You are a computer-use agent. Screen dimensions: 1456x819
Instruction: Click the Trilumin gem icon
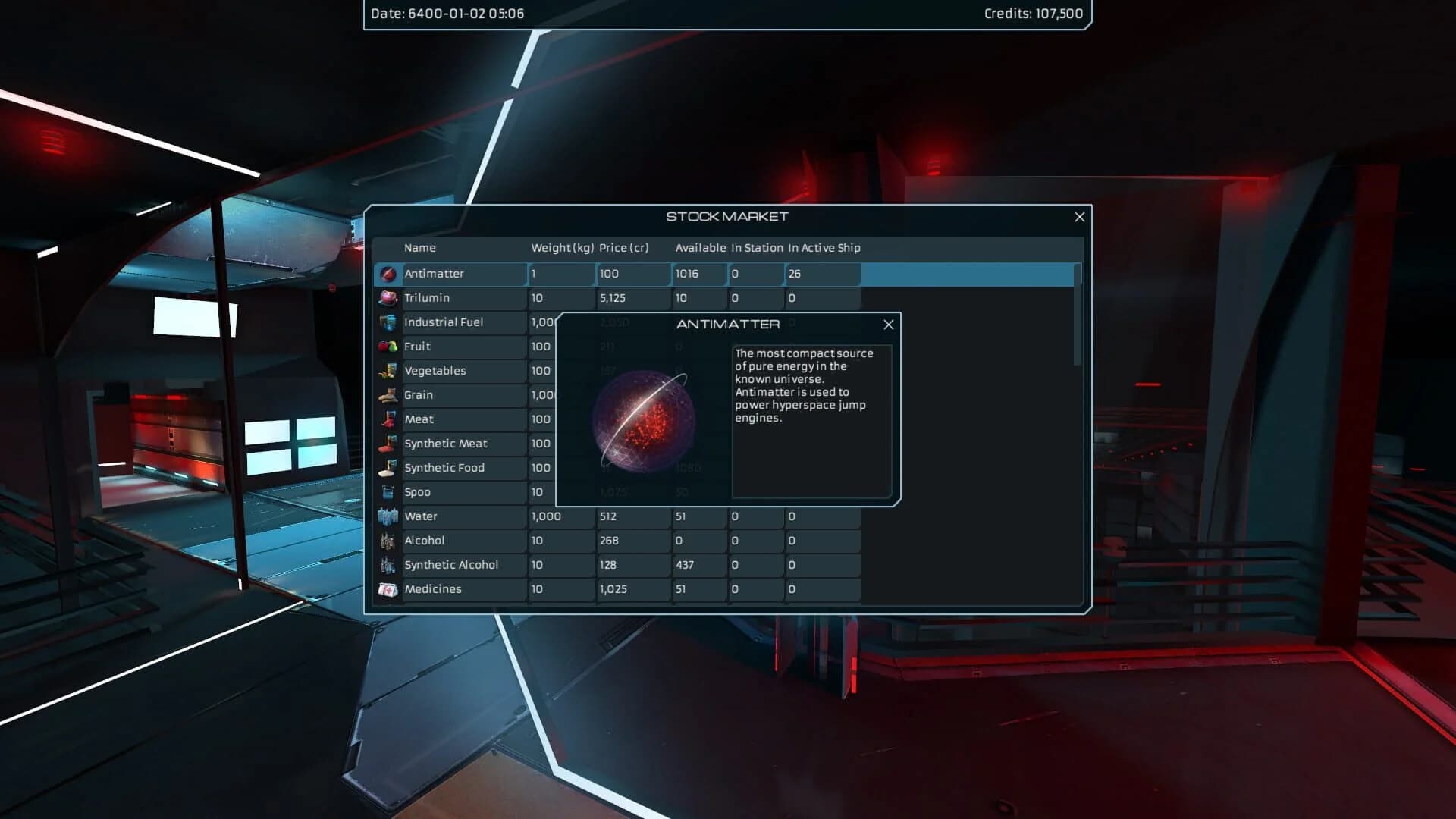coord(388,298)
